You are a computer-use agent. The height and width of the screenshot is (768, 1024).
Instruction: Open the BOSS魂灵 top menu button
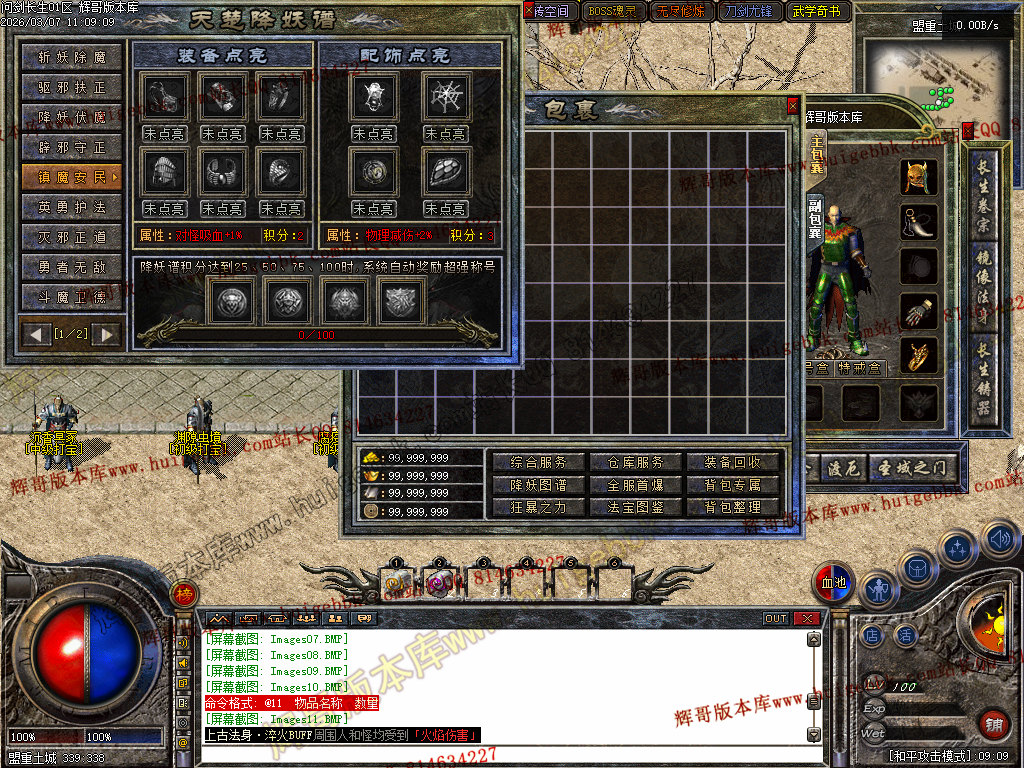tap(612, 12)
